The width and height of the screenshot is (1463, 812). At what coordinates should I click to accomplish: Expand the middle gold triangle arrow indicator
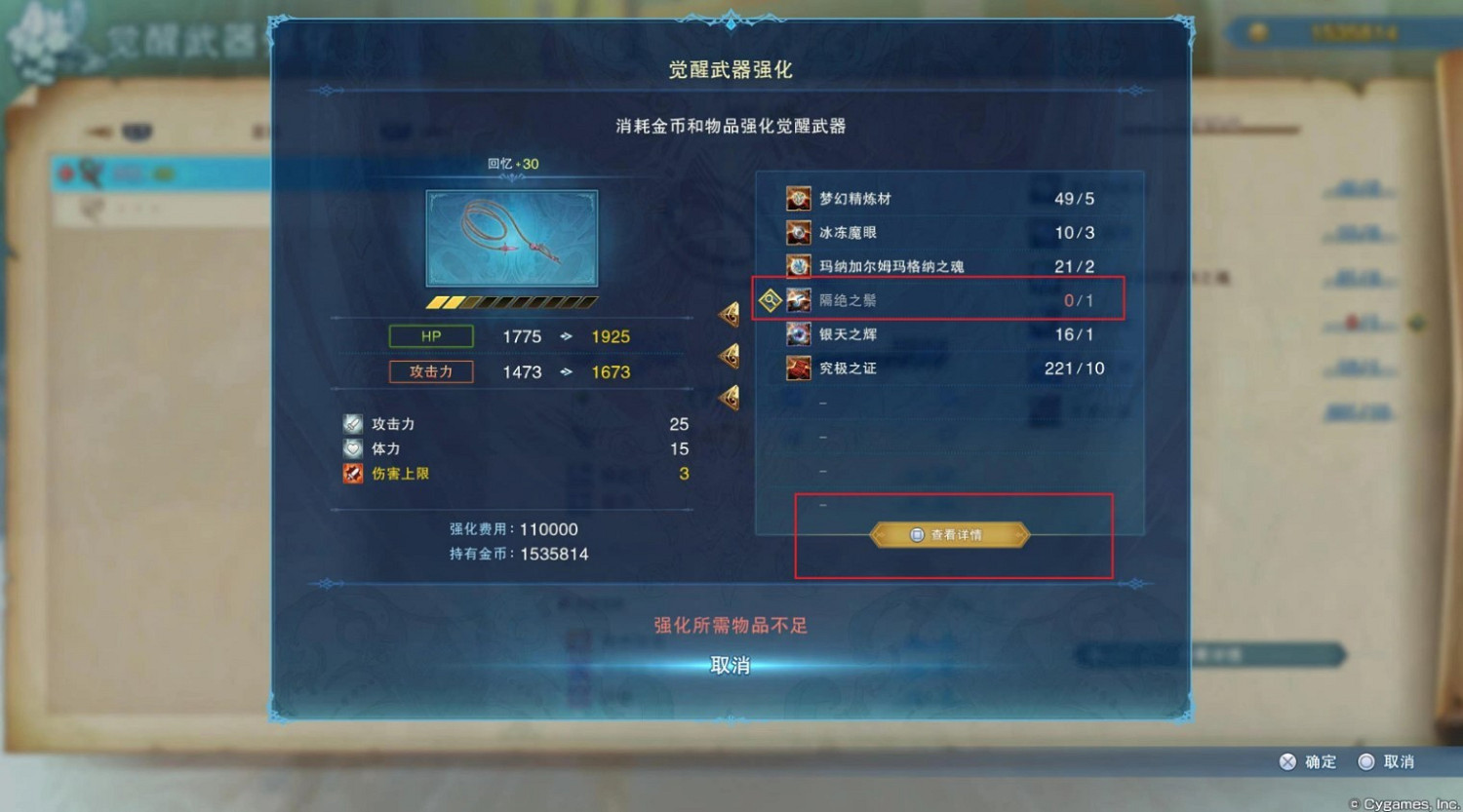(x=728, y=355)
